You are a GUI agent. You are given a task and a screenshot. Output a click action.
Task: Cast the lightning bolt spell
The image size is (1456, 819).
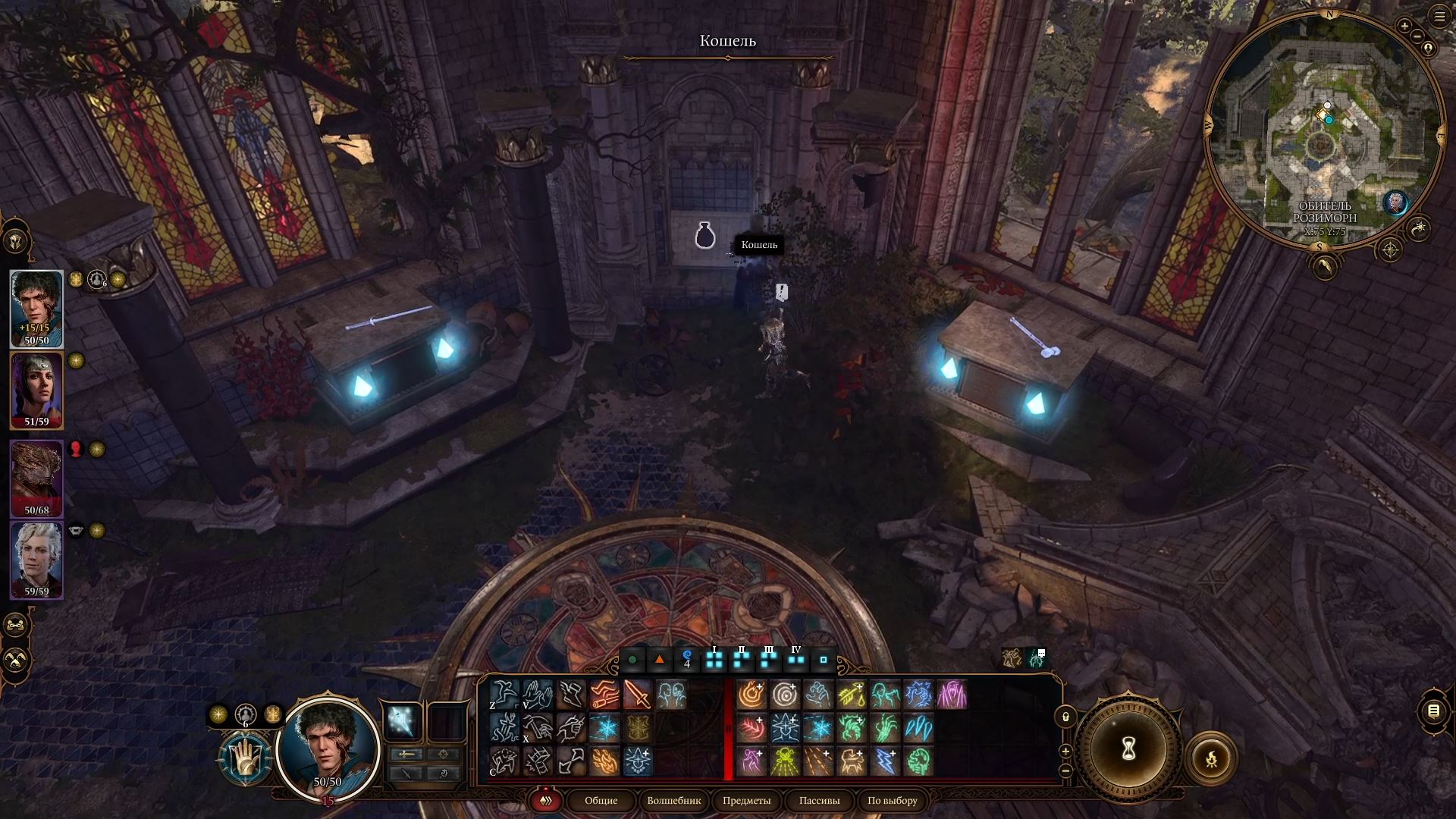click(885, 761)
